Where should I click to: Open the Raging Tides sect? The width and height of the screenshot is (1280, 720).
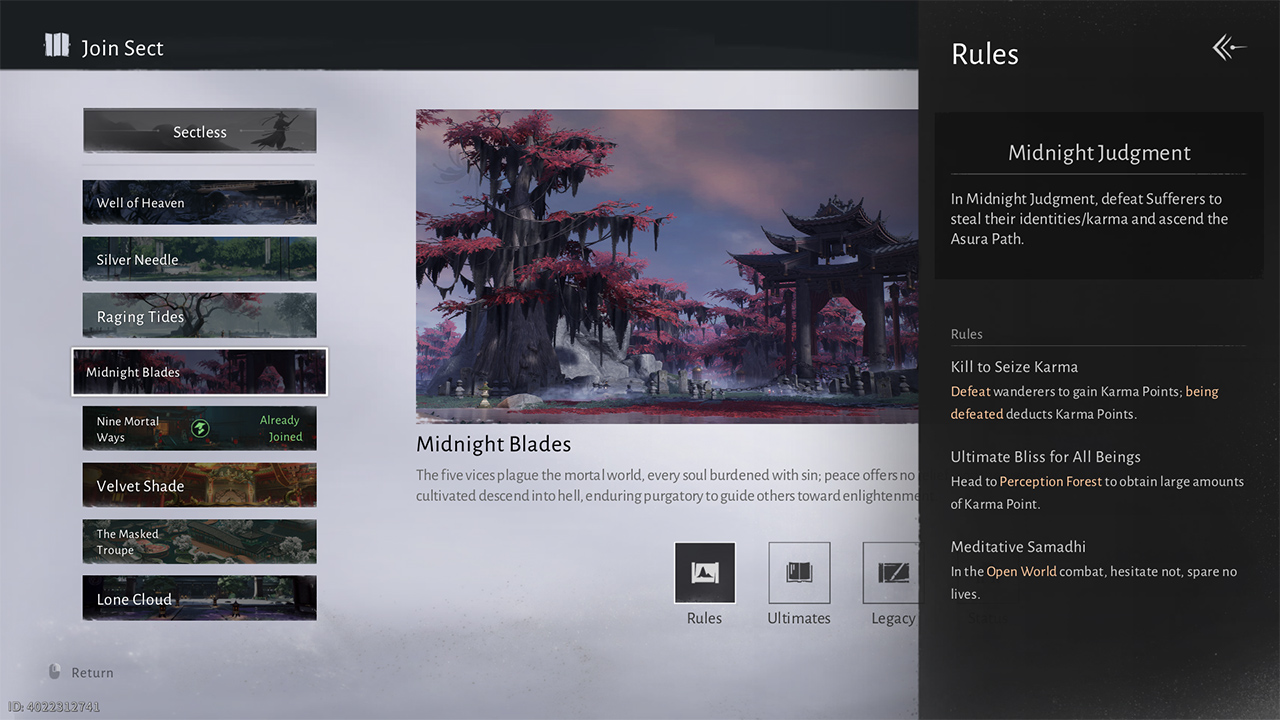(199, 316)
